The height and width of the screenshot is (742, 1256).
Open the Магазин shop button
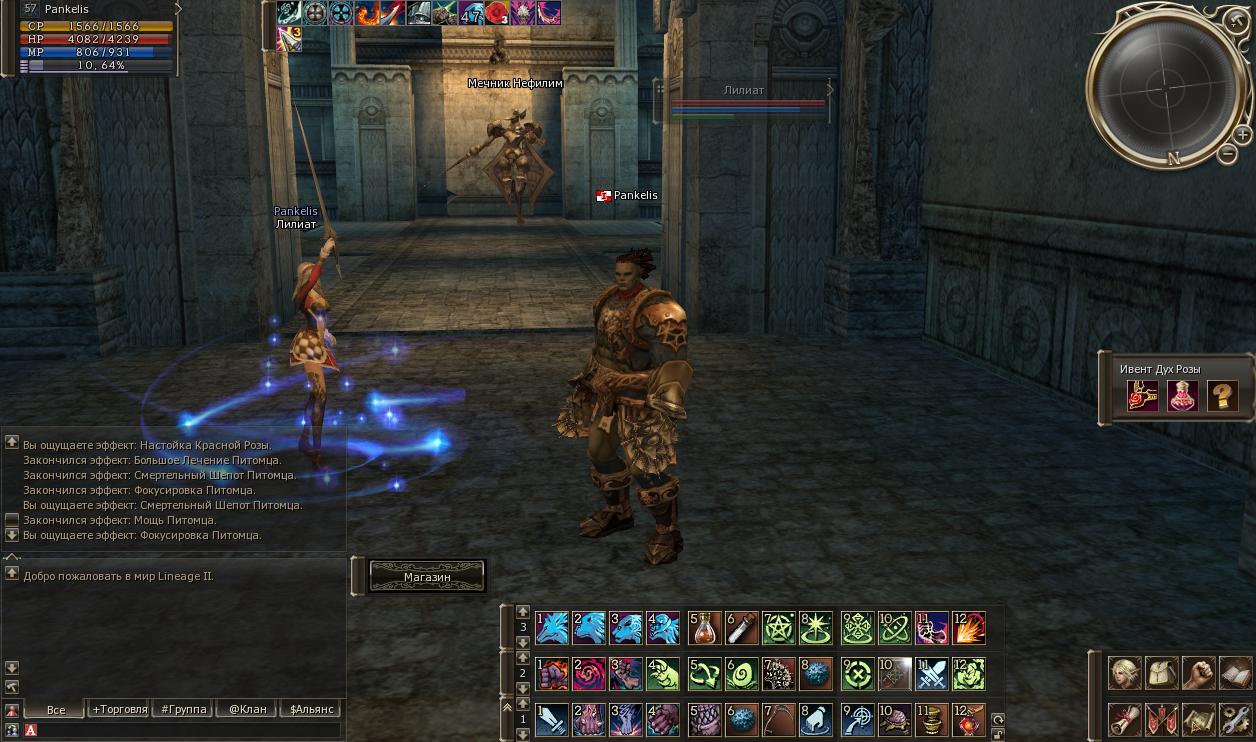(x=427, y=577)
